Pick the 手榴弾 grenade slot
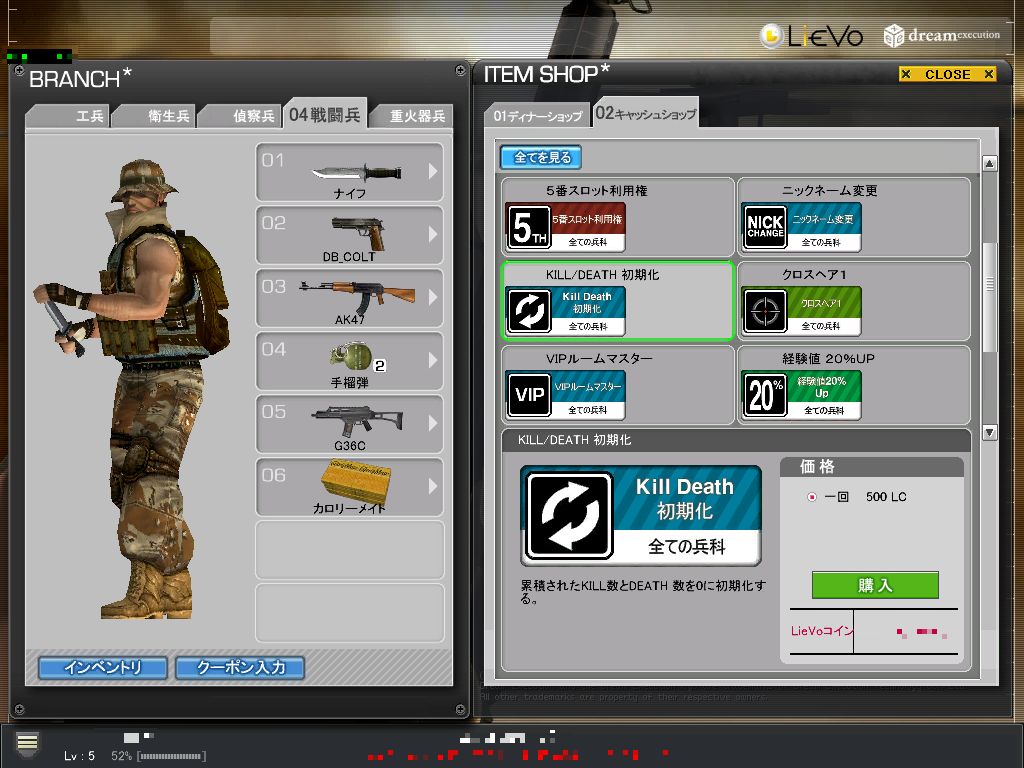This screenshot has height=768, width=1024. point(350,361)
